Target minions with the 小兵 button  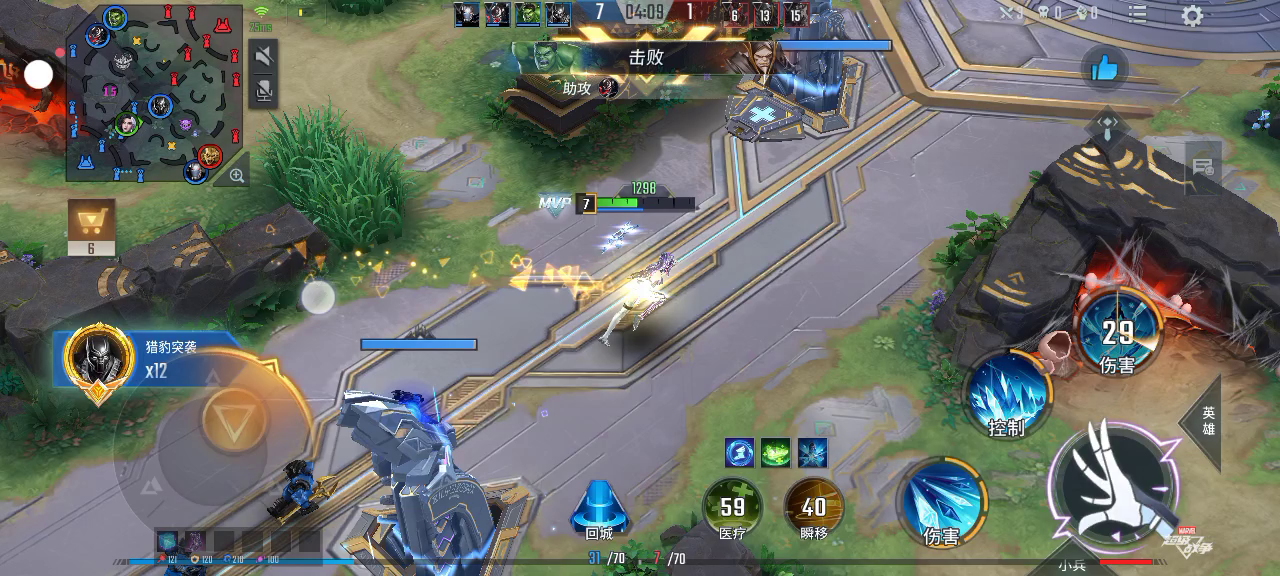(x=1071, y=564)
